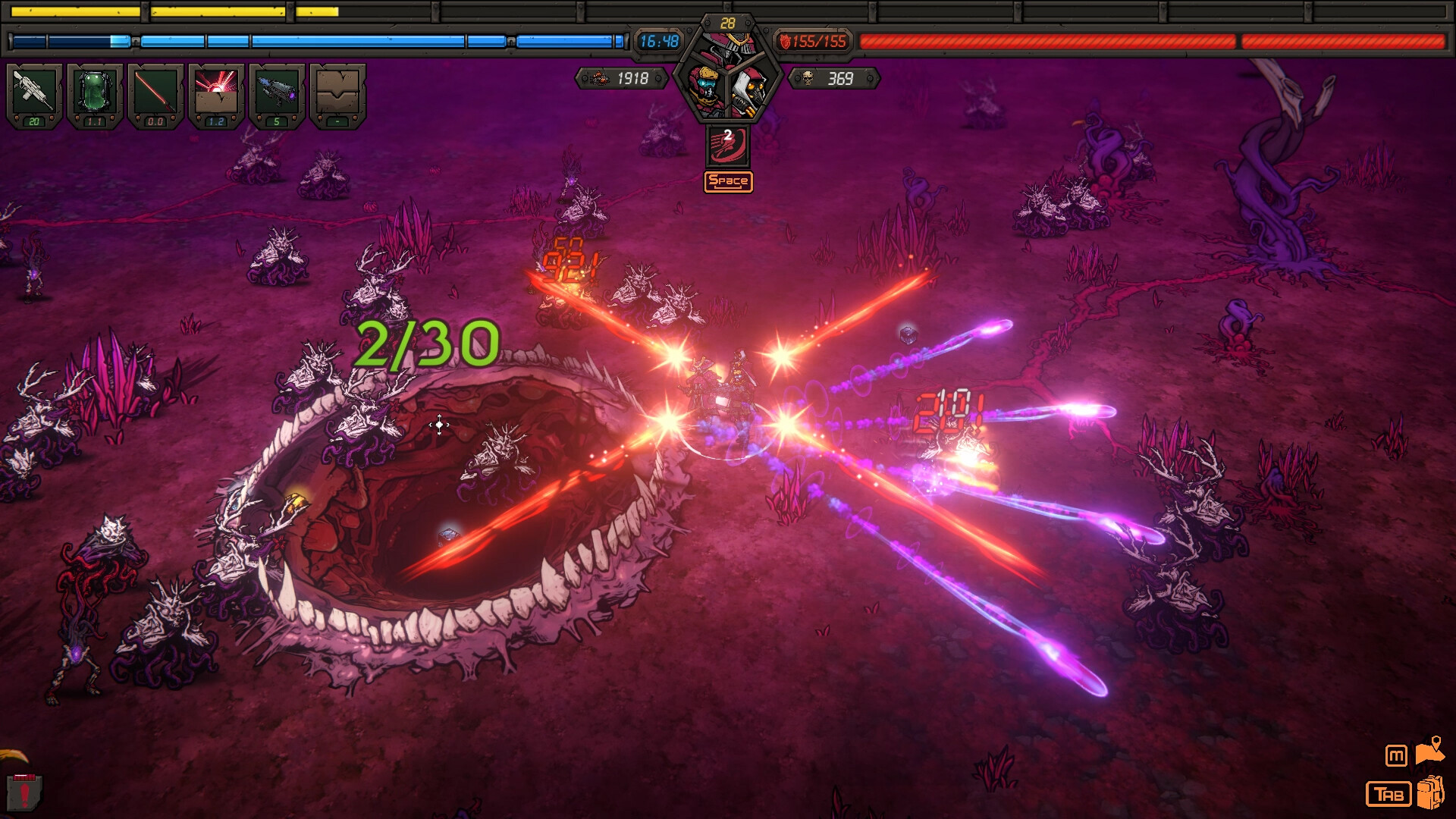Click the level badge showing 28
The image size is (1456, 819).
tap(726, 20)
